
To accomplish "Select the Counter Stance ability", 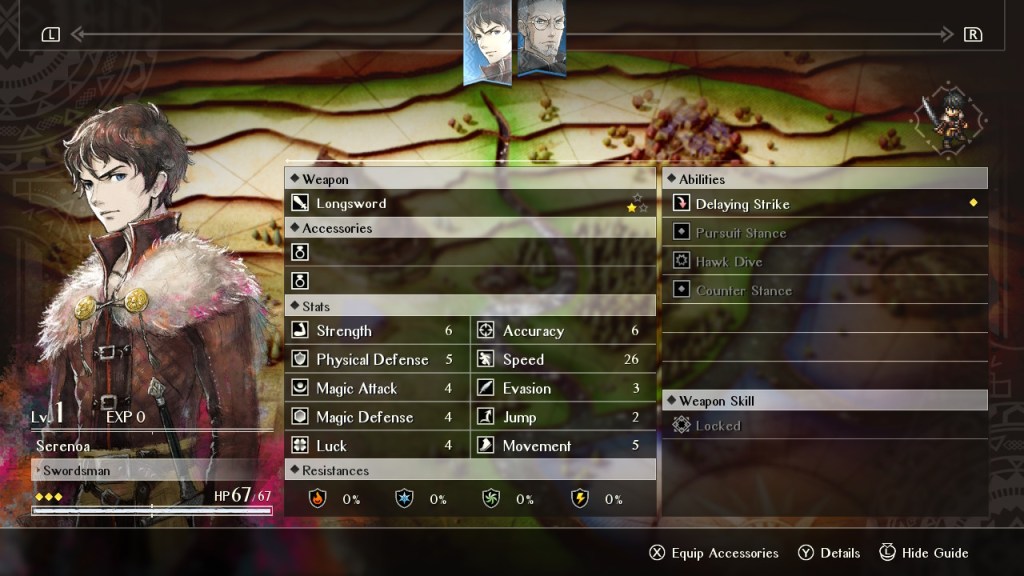I will (824, 291).
